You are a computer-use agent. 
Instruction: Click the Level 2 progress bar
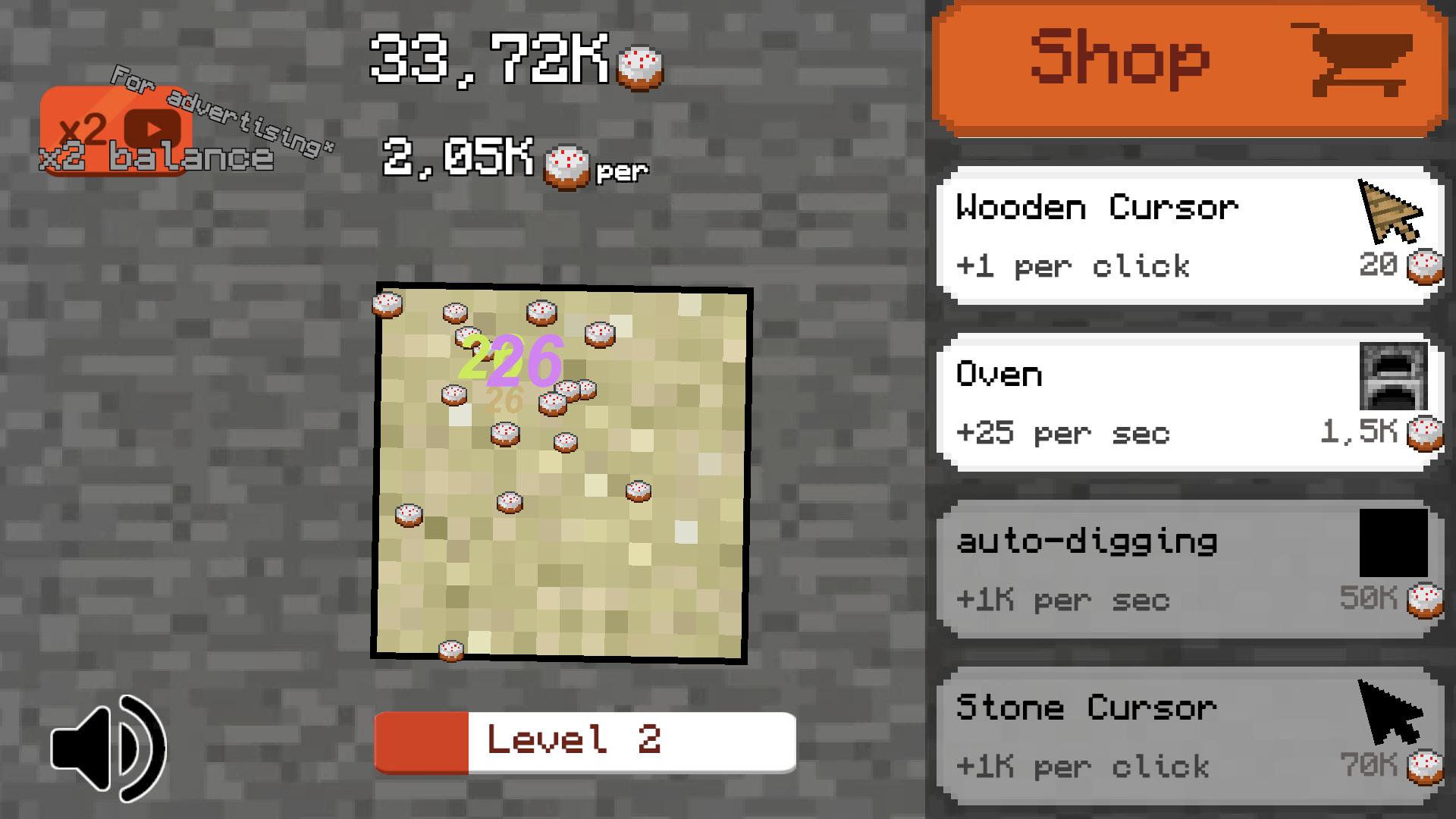584,741
